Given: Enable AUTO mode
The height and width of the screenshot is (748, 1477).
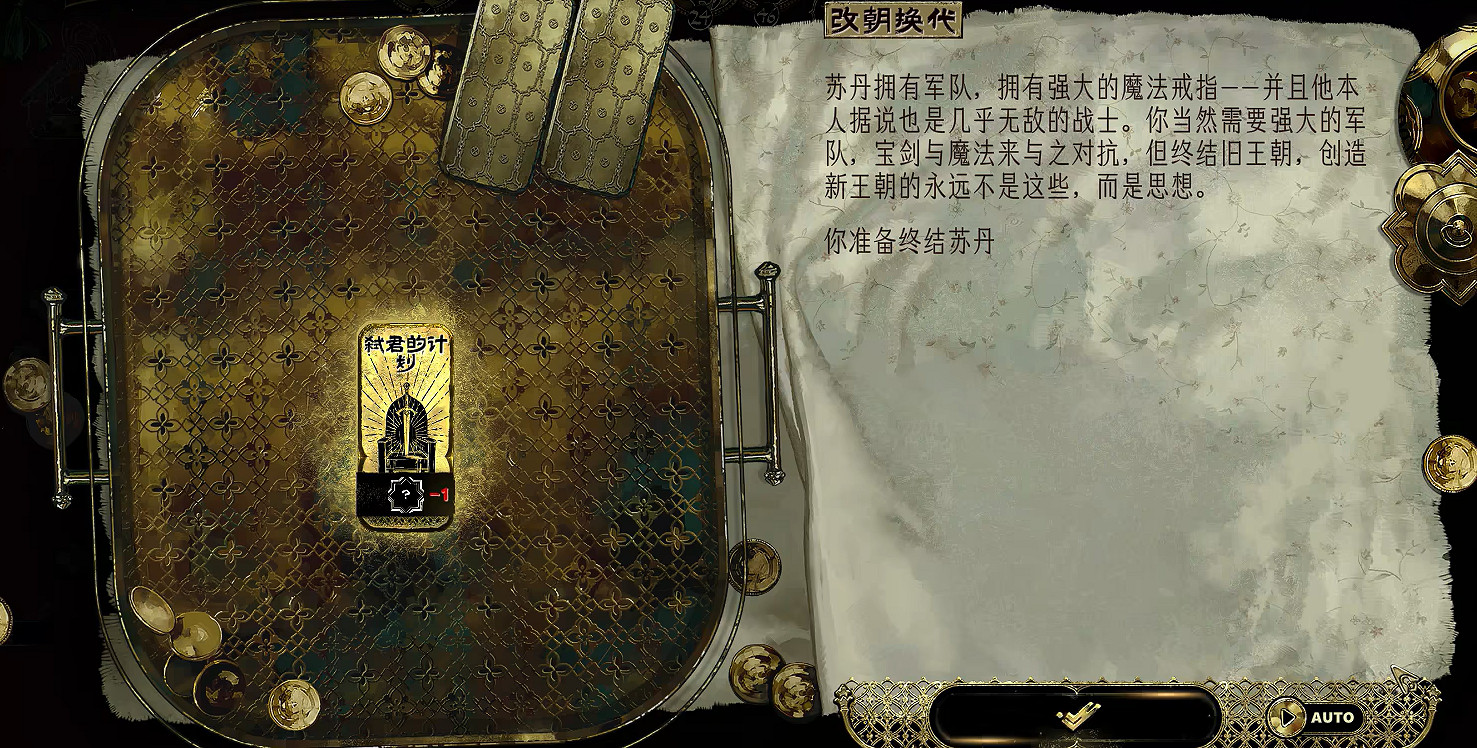Looking at the screenshot, I should 1330,716.
